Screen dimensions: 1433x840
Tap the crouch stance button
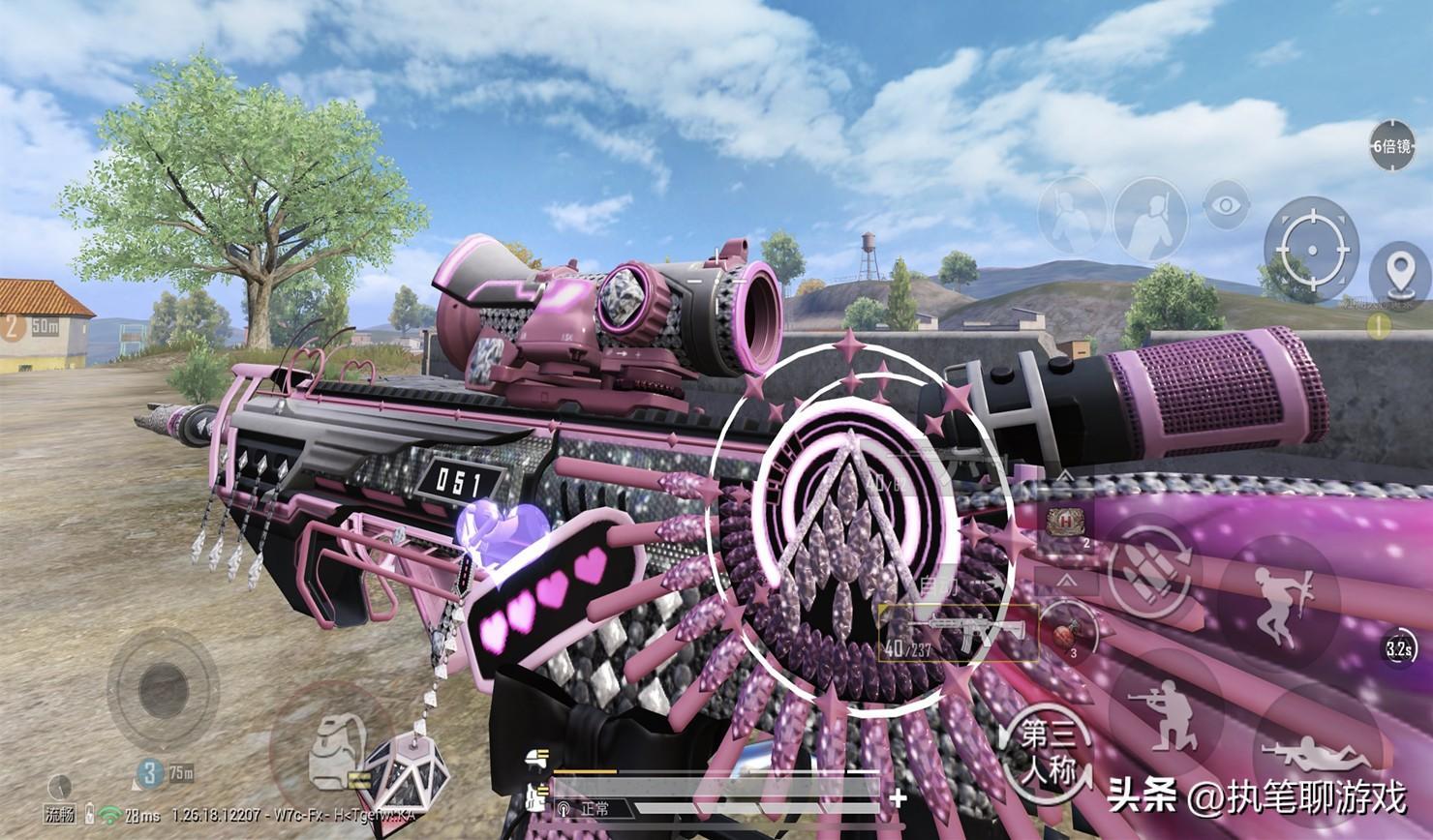coord(1166,709)
